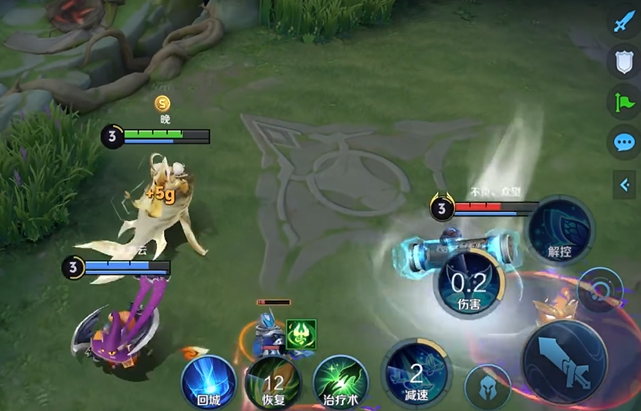Tap the 回城 recall button
The width and height of the screenshot is (641, 411).
(208, 381)
